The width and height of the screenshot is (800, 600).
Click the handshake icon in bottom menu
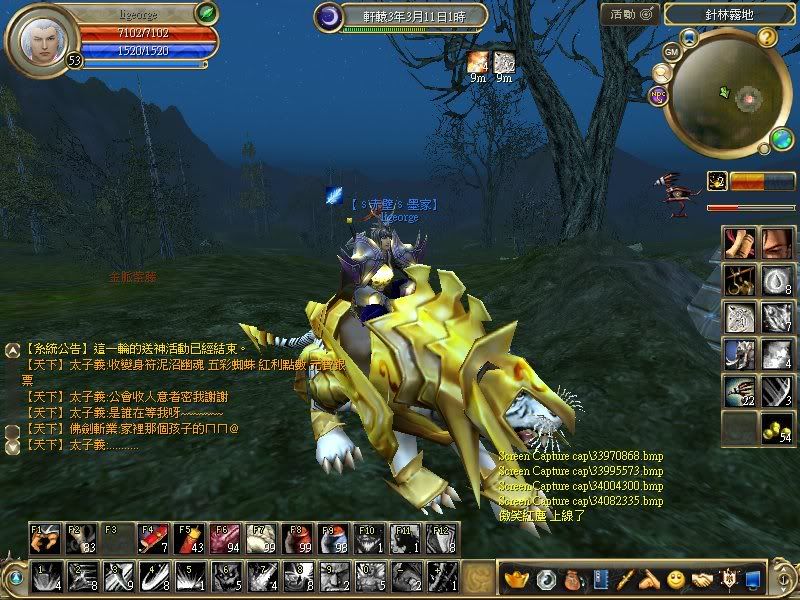click(703, 579)
